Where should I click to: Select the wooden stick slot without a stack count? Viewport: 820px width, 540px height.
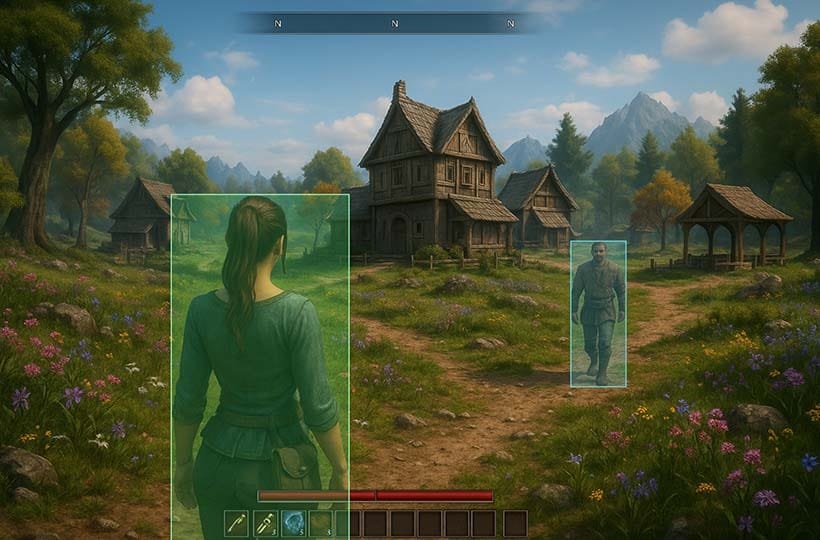click(x=236, y=523)
